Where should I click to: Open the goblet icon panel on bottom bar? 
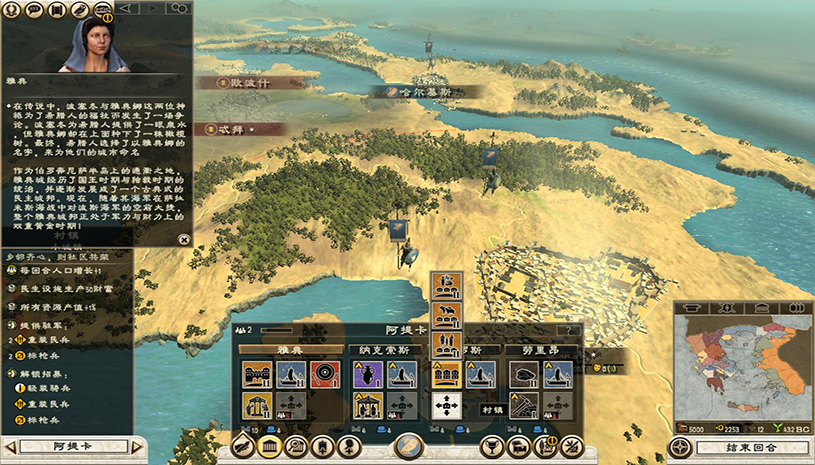click(x=491, y=446)
